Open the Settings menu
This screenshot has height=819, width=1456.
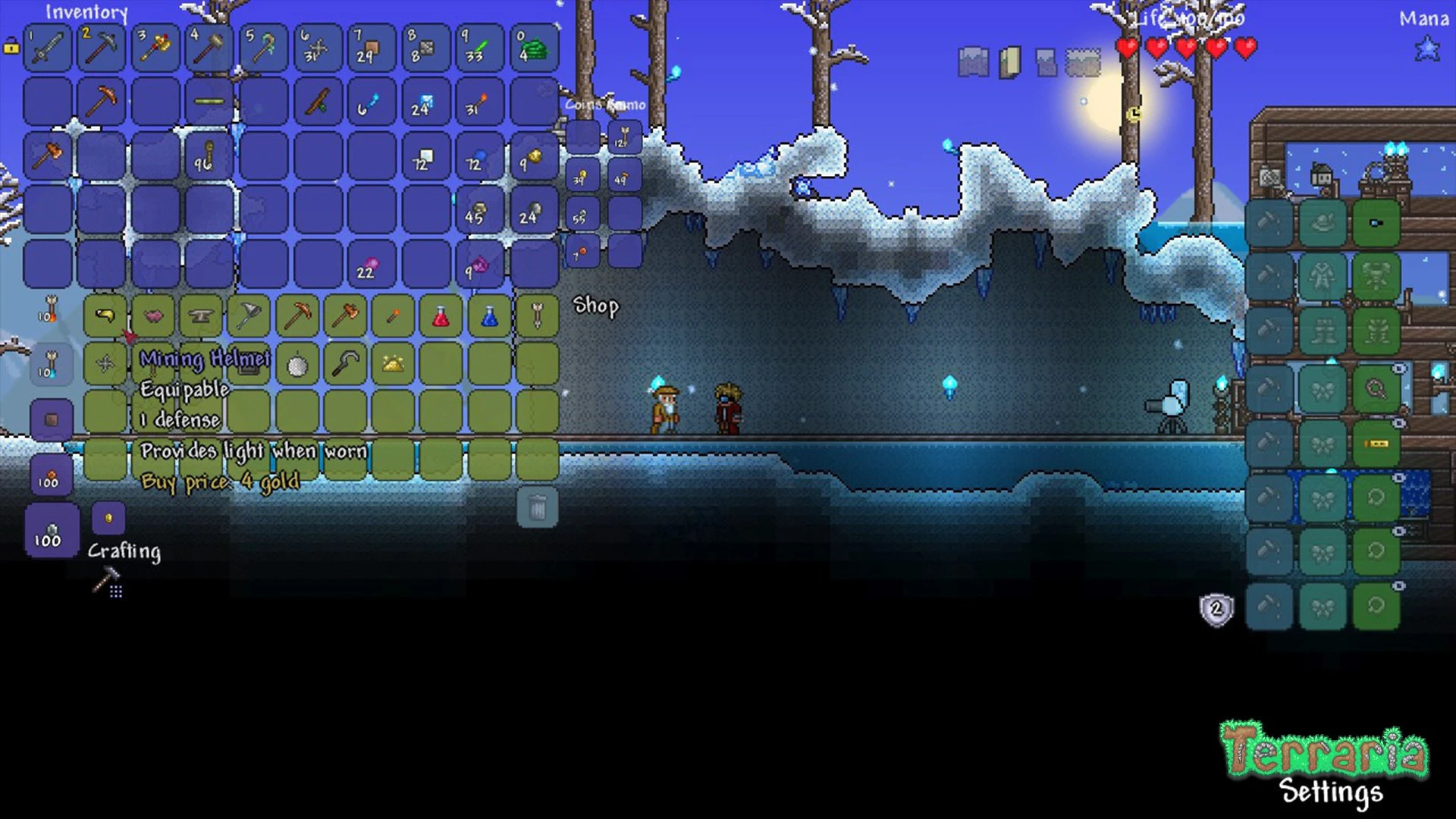point(1331,791)
